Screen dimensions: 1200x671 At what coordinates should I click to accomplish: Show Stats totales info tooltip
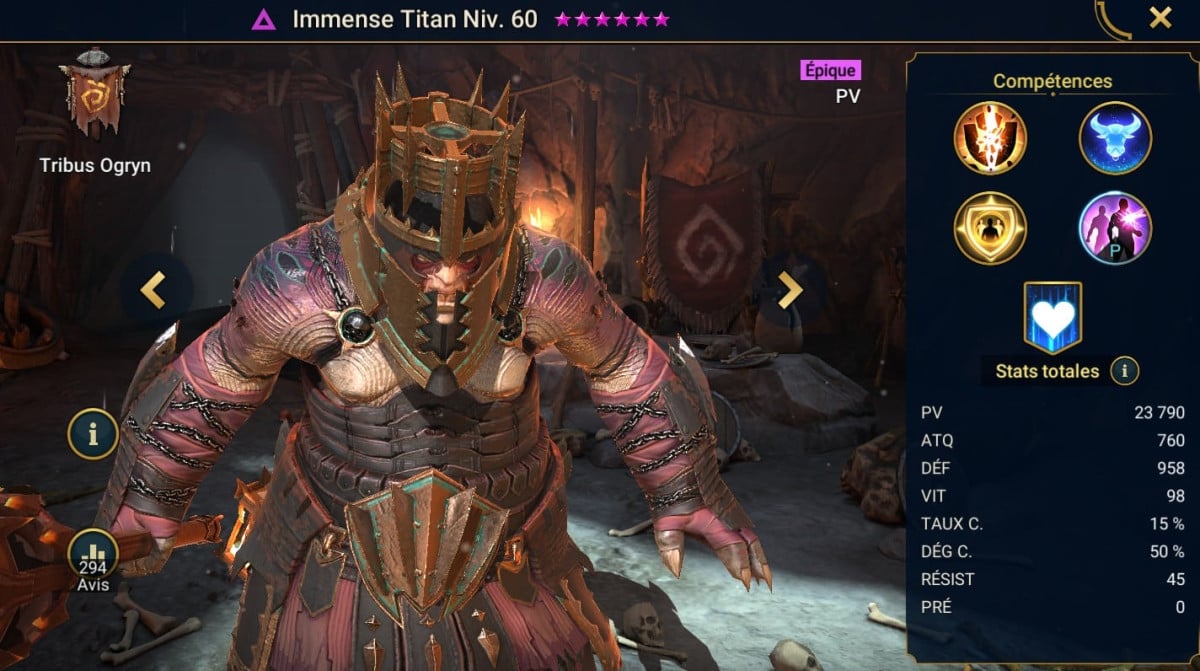click(x=1124, y=371)
